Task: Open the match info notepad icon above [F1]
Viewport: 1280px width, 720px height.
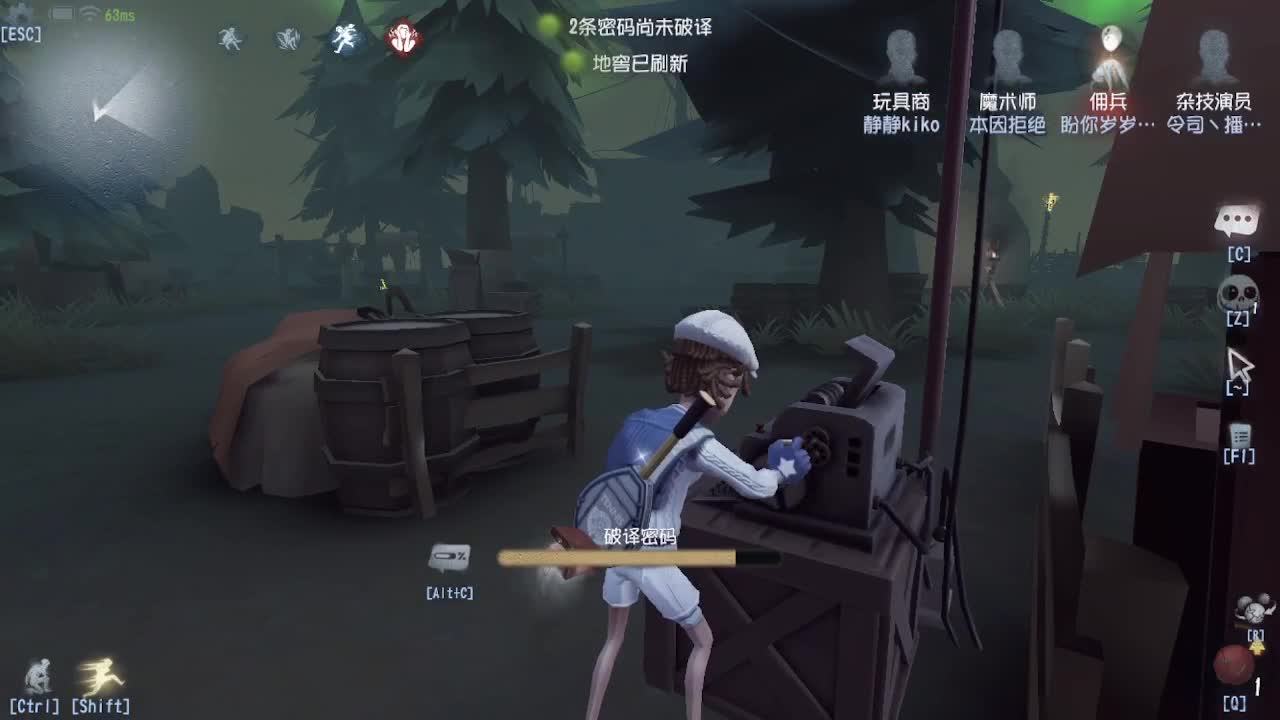Action: coord(1240,434)
